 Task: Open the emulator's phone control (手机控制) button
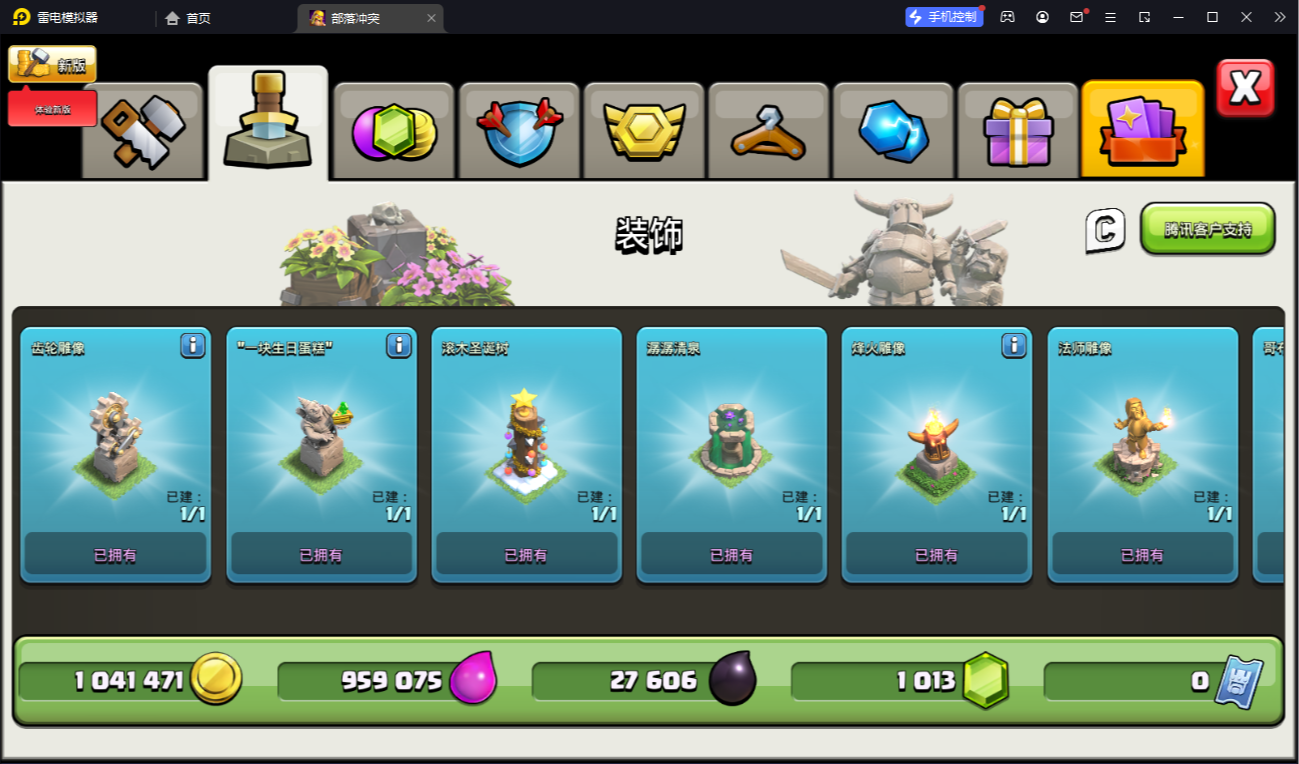(x=944, y=17)
